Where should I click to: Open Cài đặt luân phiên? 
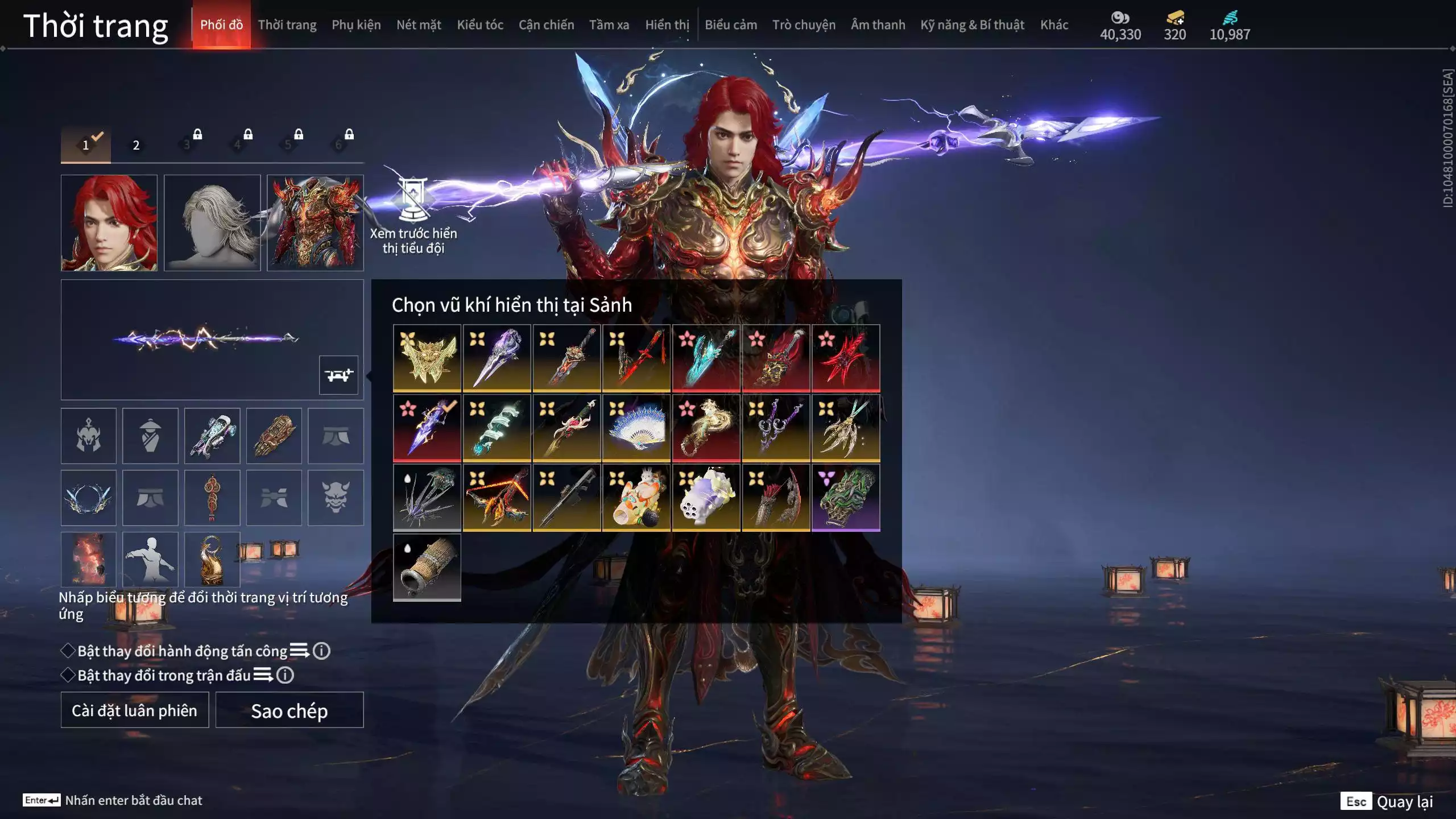[135, 710]
